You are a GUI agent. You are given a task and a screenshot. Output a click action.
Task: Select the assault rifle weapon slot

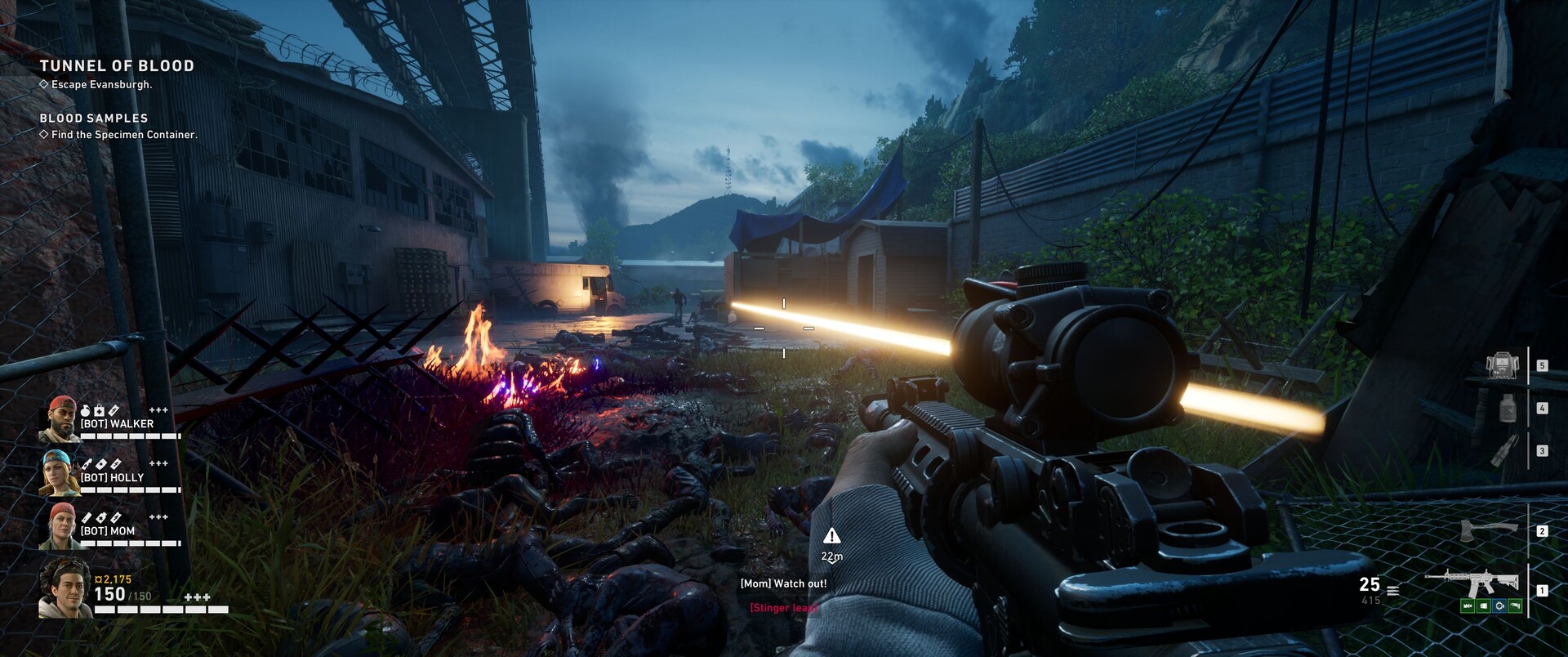[x=1471, y=583]
